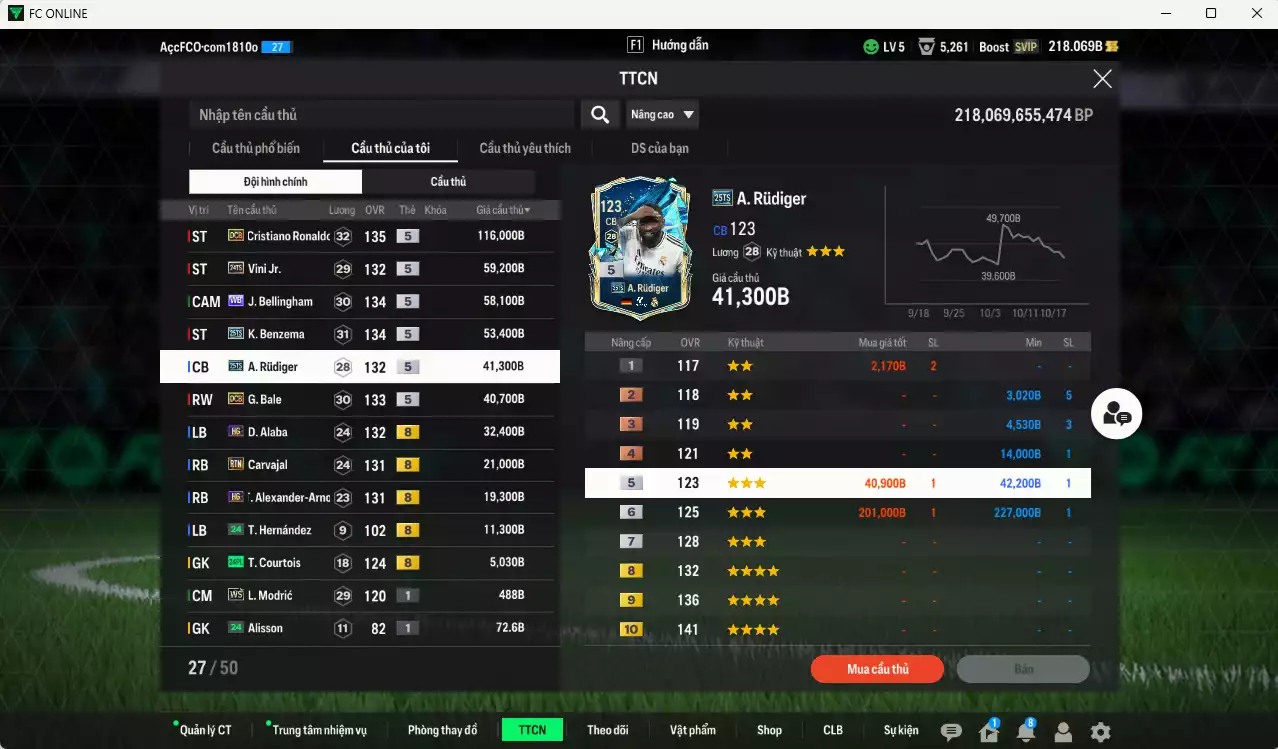Open the DS của bạn tab
Viewport: 1278px width, 749px height.
point(659,149)
